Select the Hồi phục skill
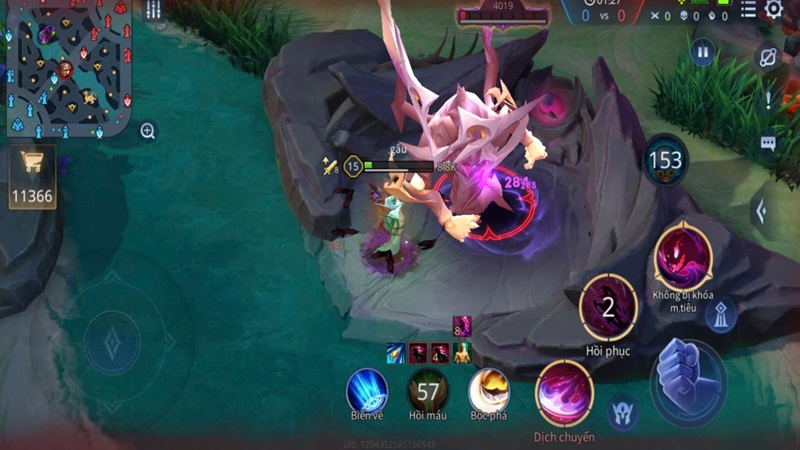The width and height of the screenshot is (800, 450). click(x=608, y=307)
